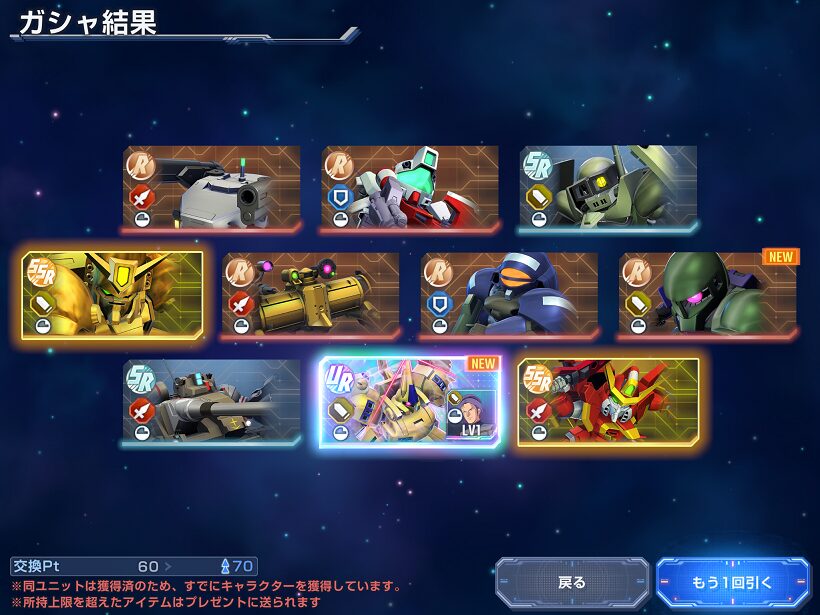Select the SR tank unit card
The height and width of the screenshot is (615, 820).
click(x=212, y=401)
